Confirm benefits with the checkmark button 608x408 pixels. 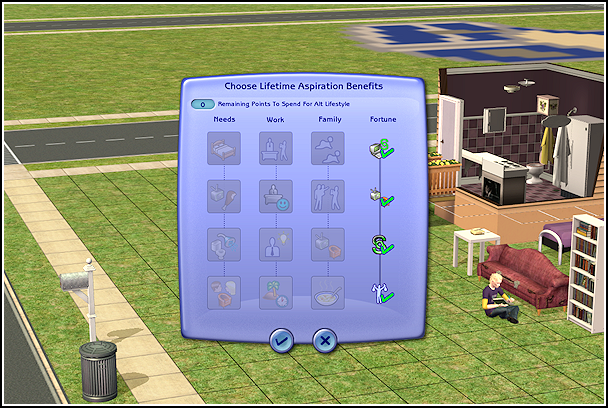click(282, 340)
